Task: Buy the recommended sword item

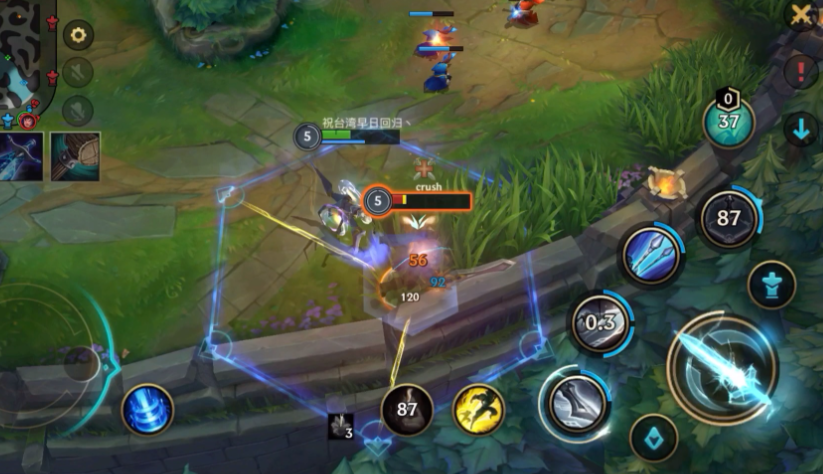Action: click(x=21, y=156)
